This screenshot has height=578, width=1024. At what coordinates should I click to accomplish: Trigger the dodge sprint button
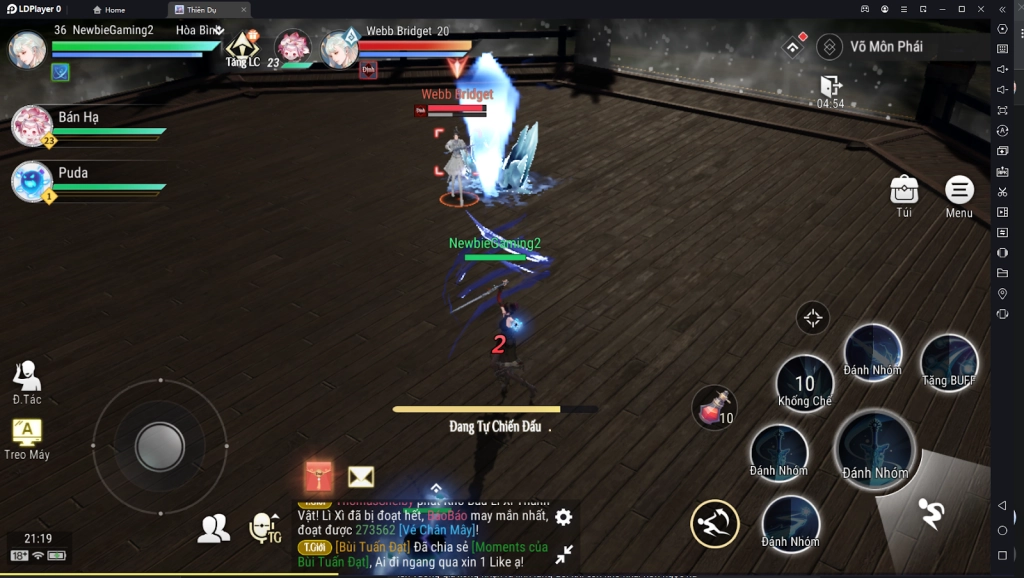pos(931,514)
